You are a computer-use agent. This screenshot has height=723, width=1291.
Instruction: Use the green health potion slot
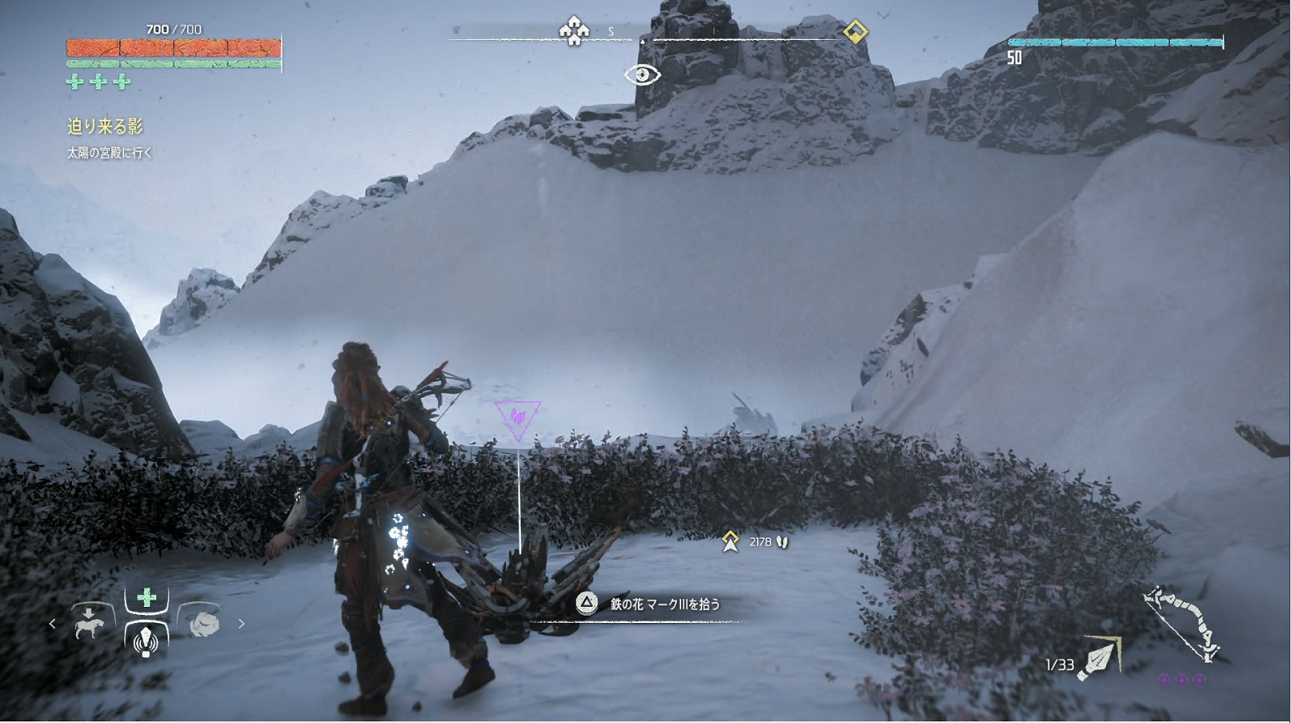[x=146, y=598]
